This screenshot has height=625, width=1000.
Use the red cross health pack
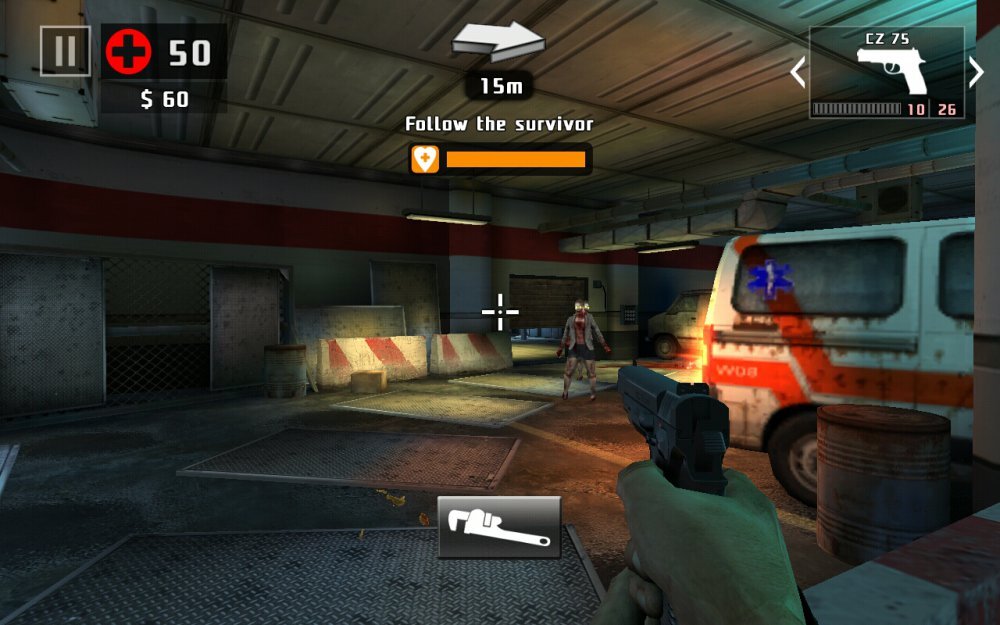(129, 52)
